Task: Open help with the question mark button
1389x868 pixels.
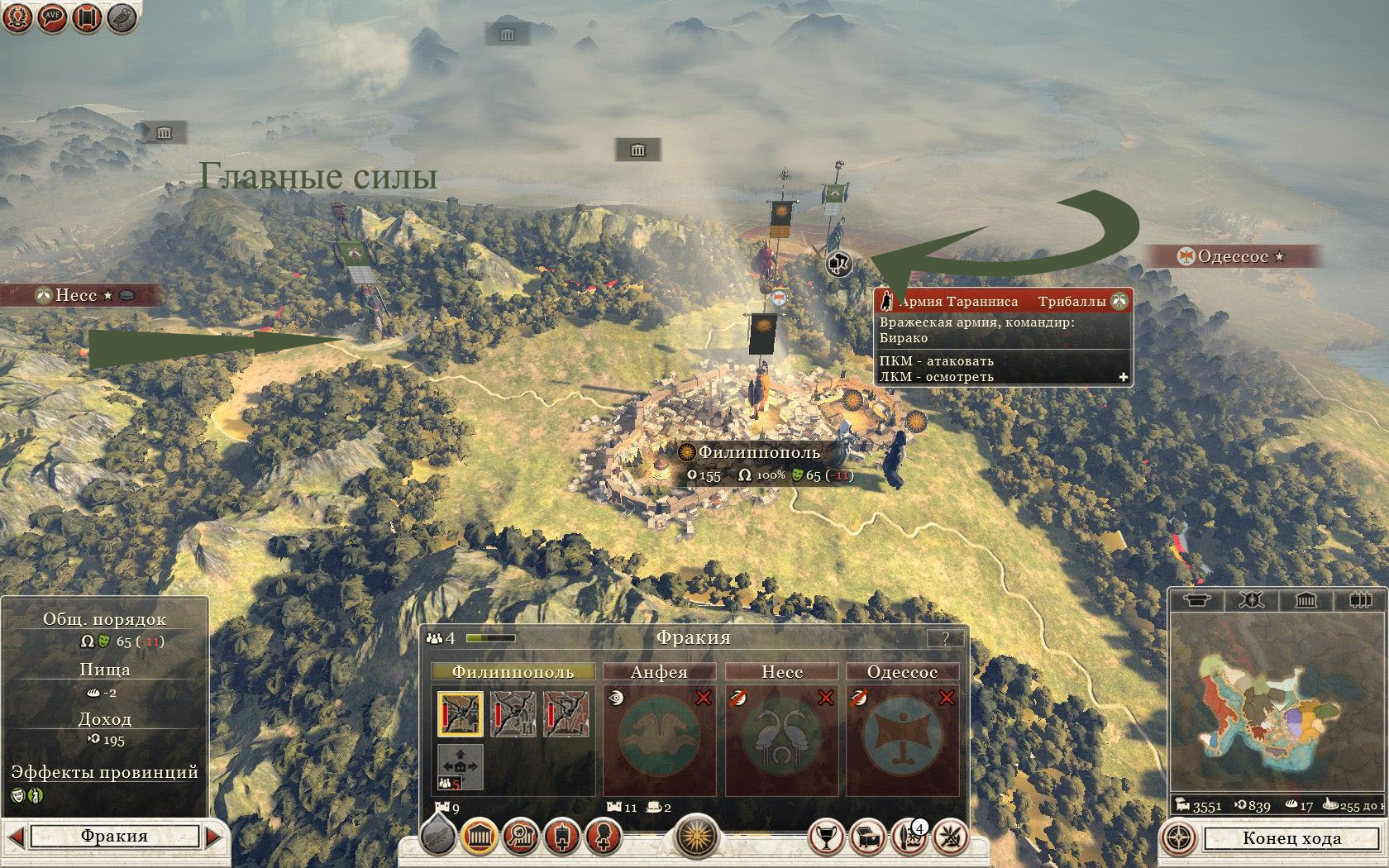Action: [x=945, y=638]
